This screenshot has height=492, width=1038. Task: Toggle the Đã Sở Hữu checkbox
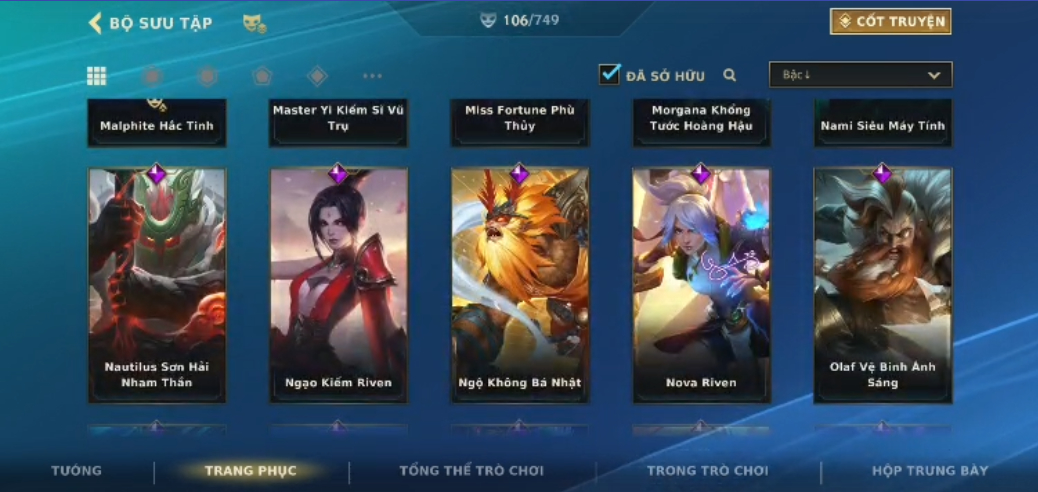click(x=610, y=74)
